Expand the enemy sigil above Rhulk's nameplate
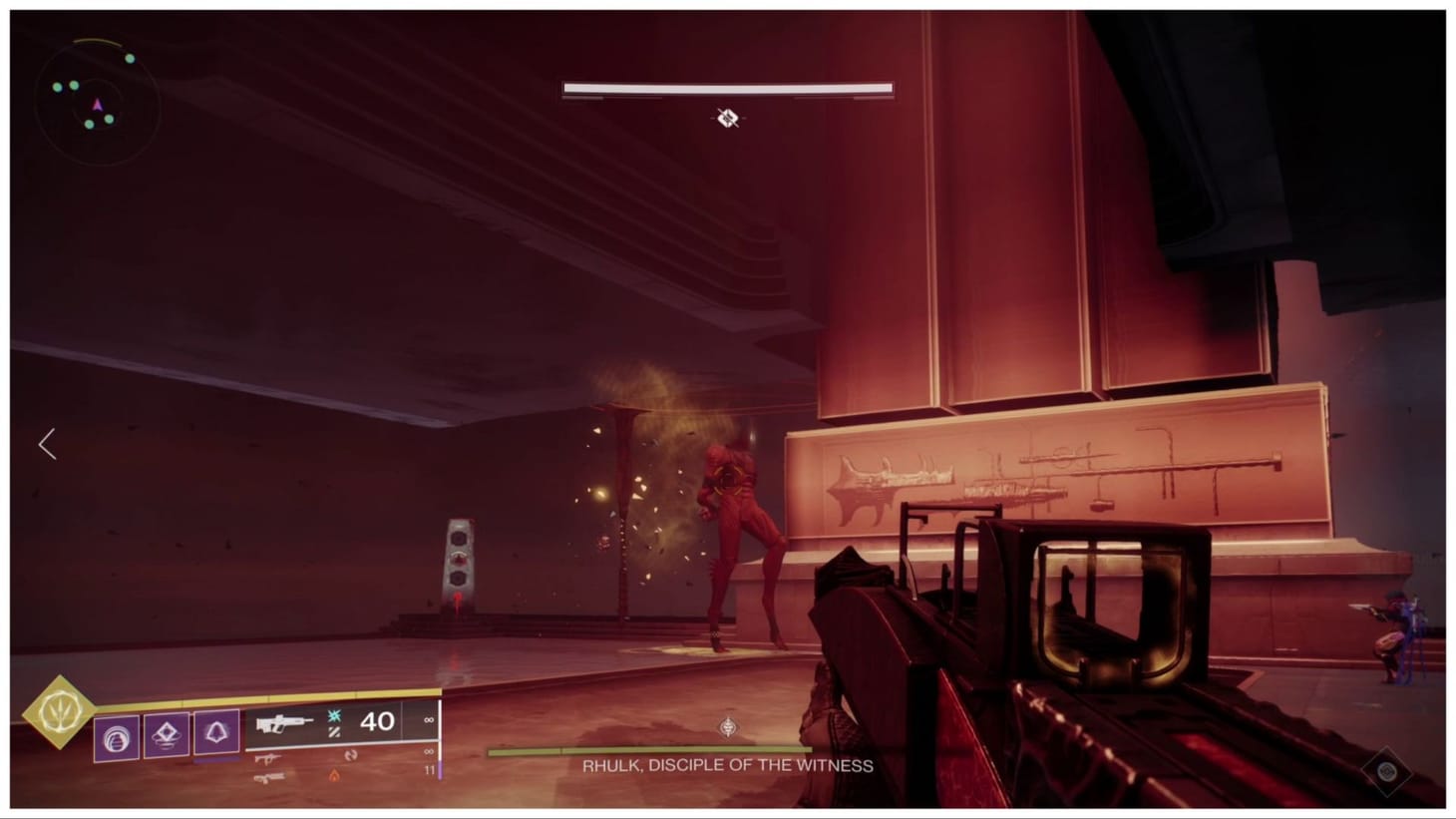The width and height of the screenshot is (1456, 819). click(727, 729)
